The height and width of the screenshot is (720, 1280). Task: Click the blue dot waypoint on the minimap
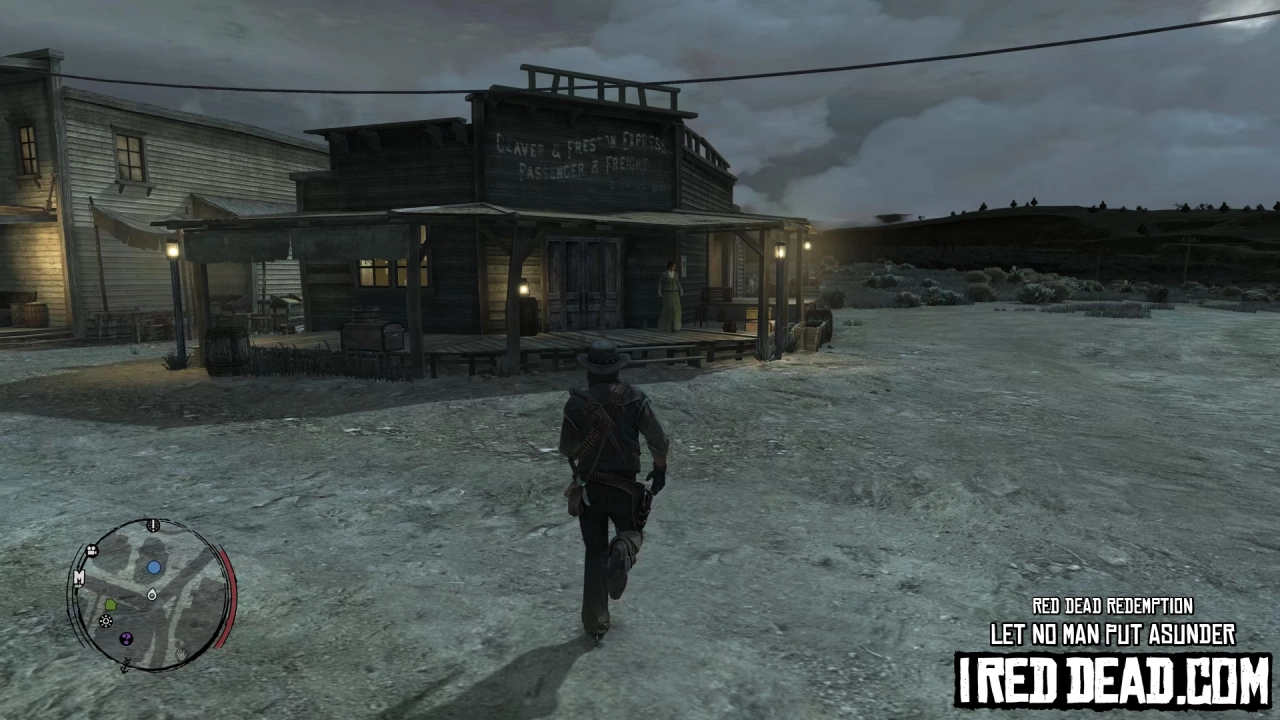(x=154, y=567)
